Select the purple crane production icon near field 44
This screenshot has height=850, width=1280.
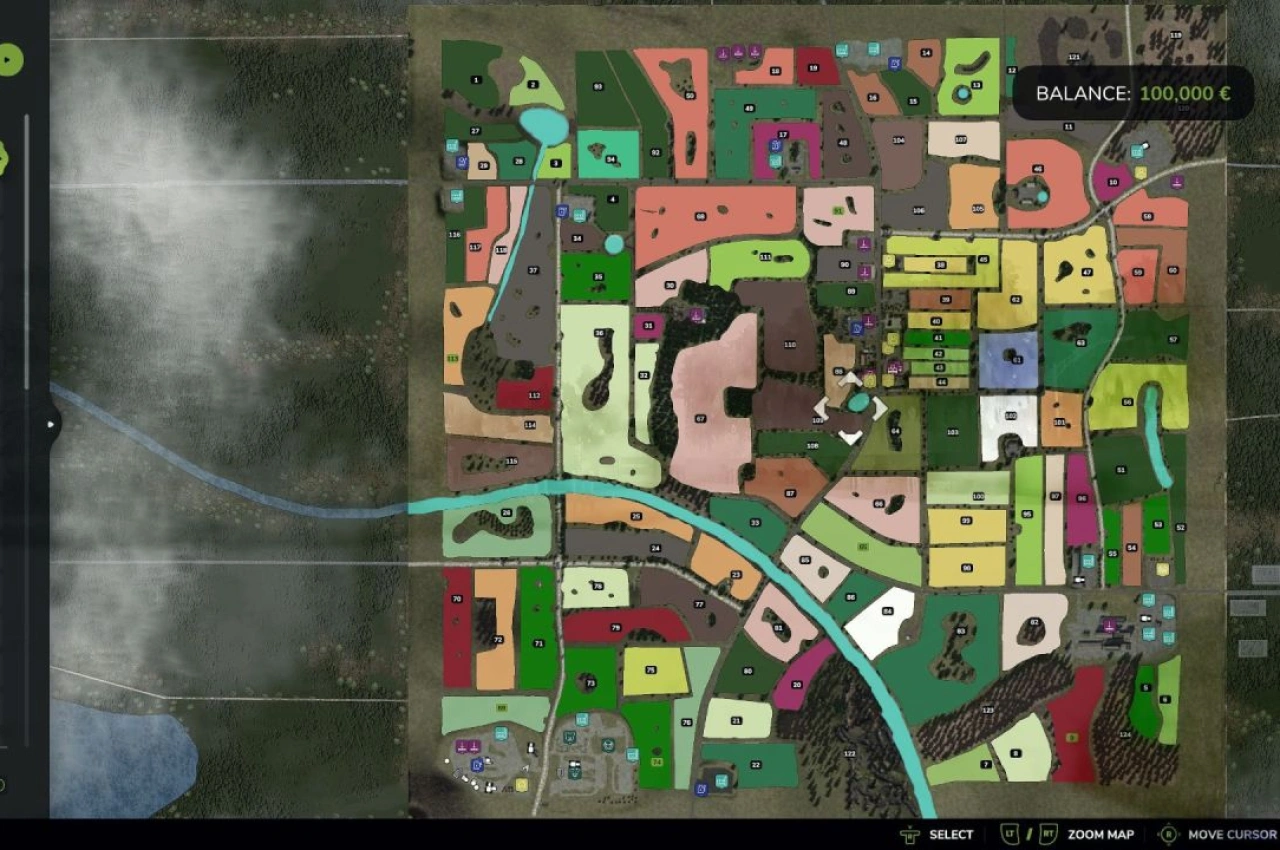(x=893, y=367)
